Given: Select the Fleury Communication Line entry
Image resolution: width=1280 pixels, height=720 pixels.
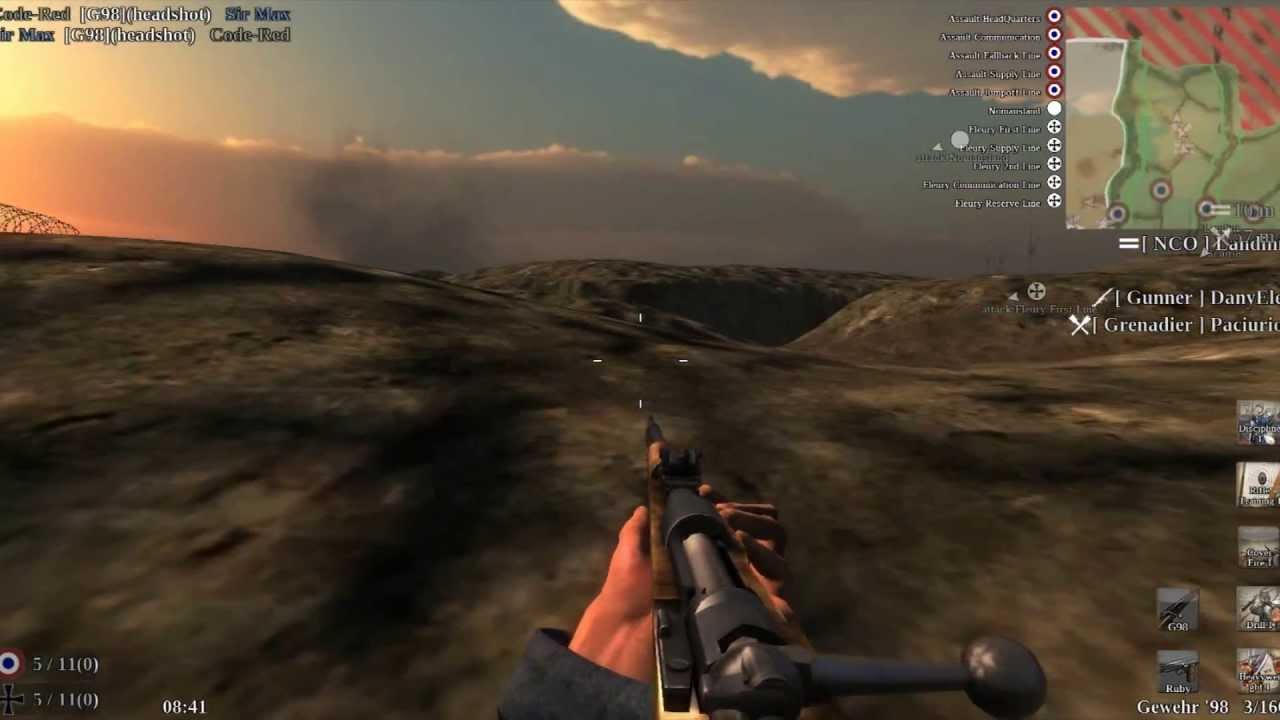Looking at the screenshot, I should [x=981, y=184].
